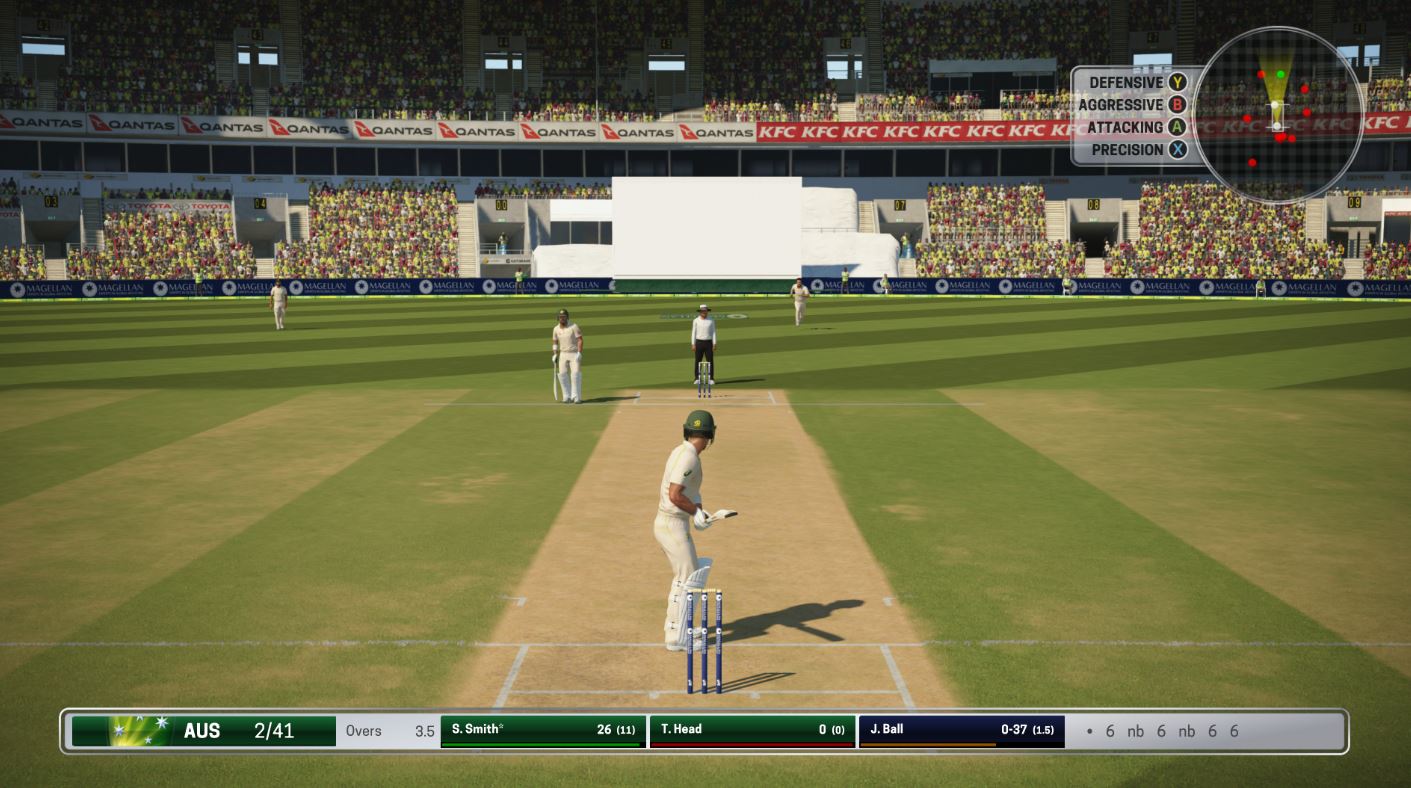Switch to T. Head's batsman panel
Screen dimensions: 1411x788
(x=750, y=729)
